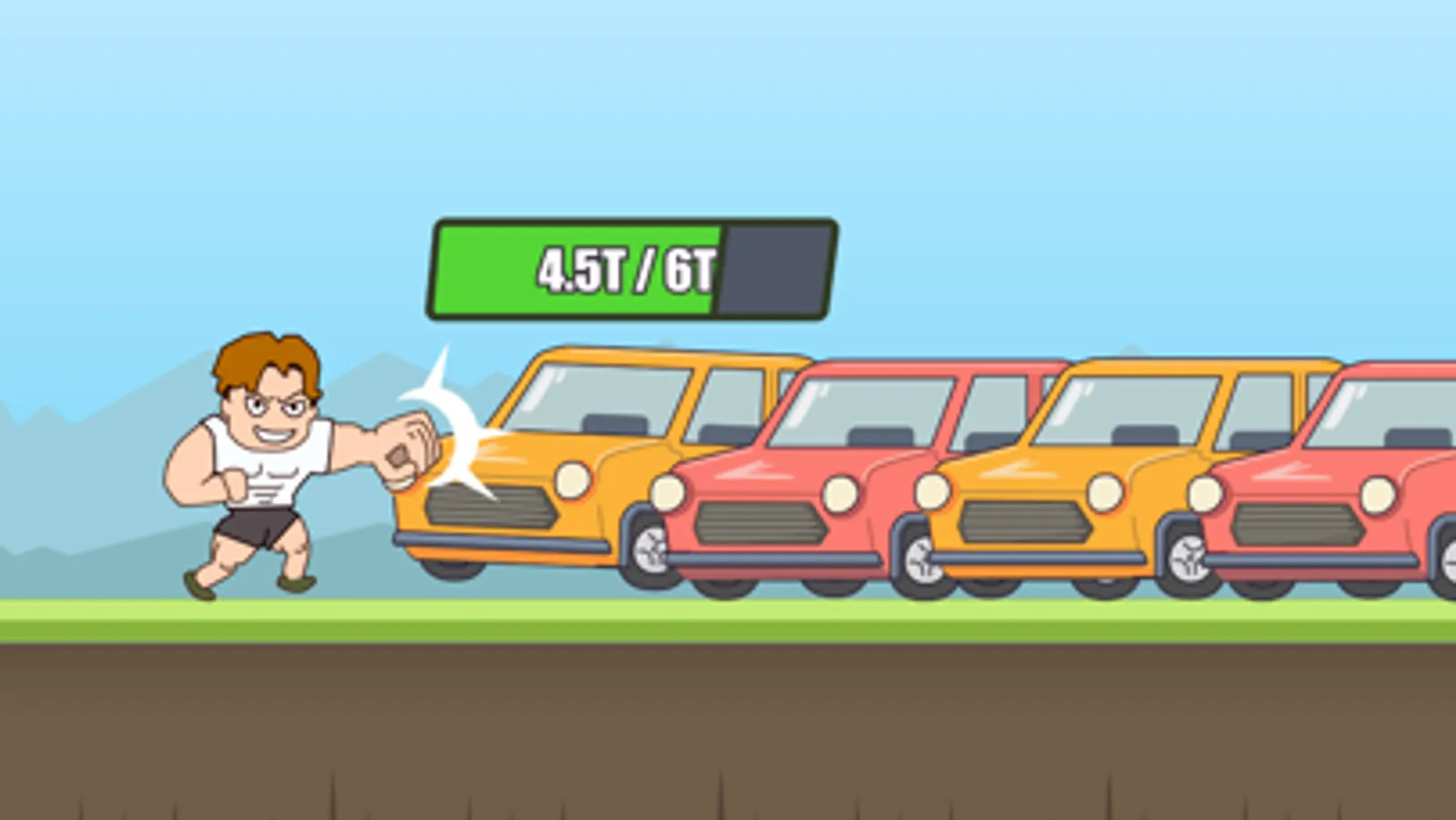
Task: Click the 4.5T / 6T progress bar
Action: (633, 269)
